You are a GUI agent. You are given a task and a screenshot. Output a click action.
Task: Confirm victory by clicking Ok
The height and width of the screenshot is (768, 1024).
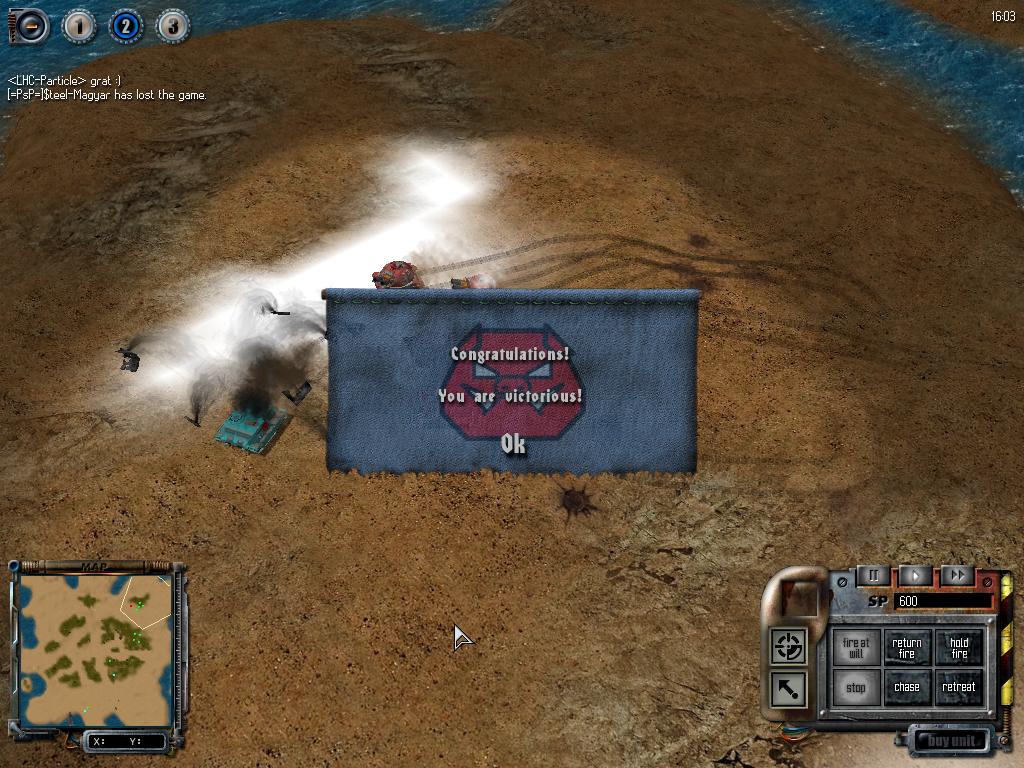(513, 444)
